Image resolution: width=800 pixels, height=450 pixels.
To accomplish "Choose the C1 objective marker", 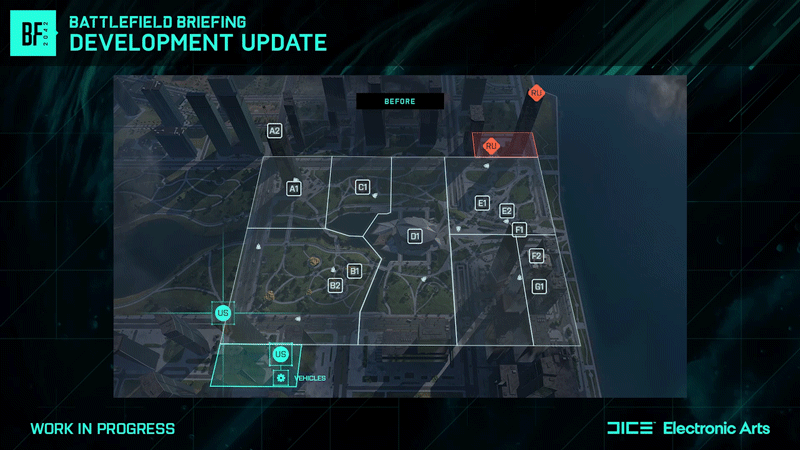I will 363,187.
